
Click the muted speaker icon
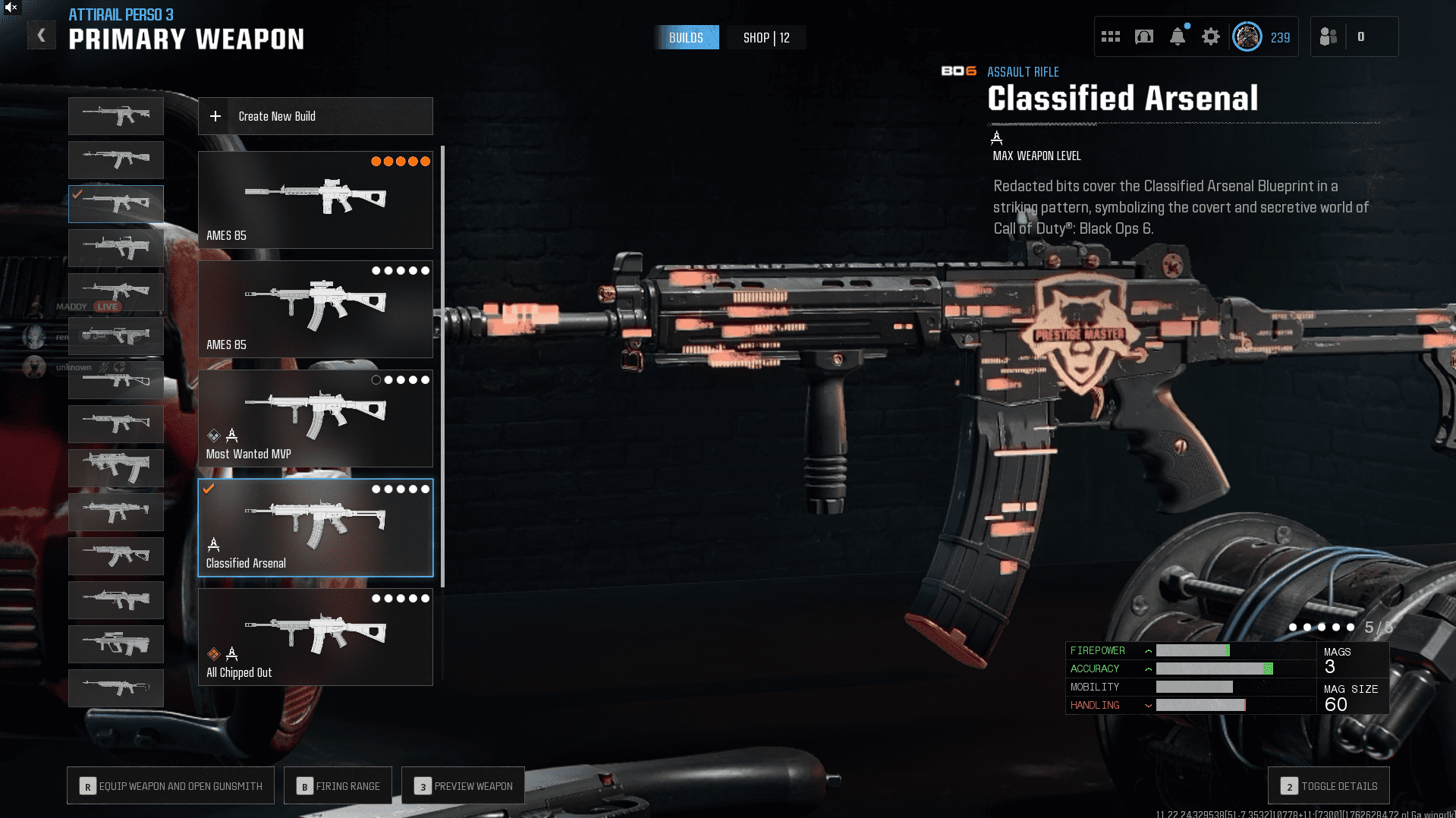(11, 8)
